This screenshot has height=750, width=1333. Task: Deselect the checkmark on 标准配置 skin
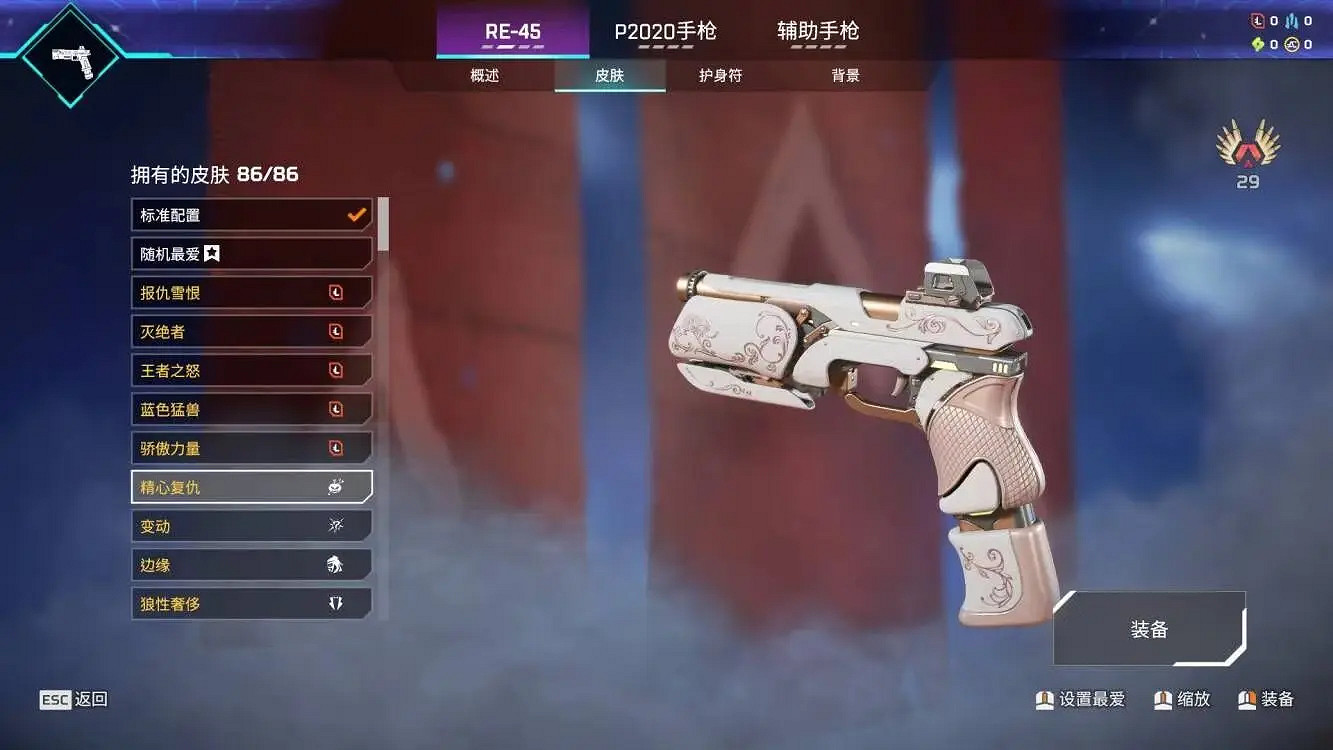354,214
